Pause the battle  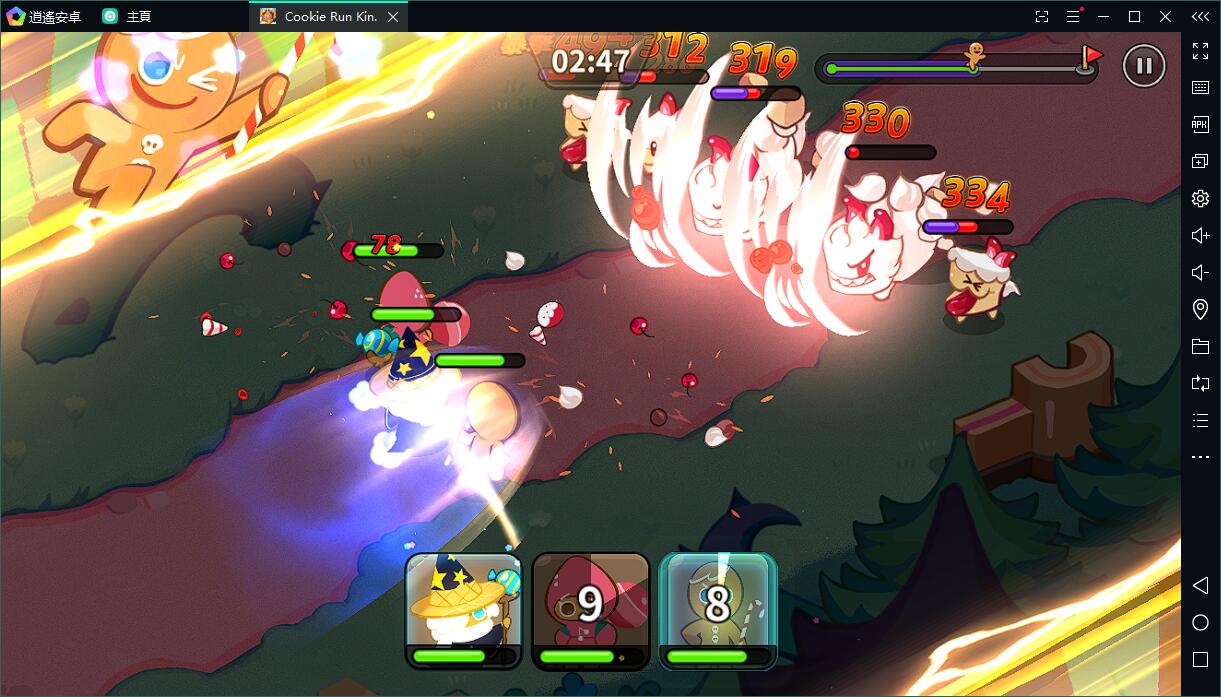1144,66
